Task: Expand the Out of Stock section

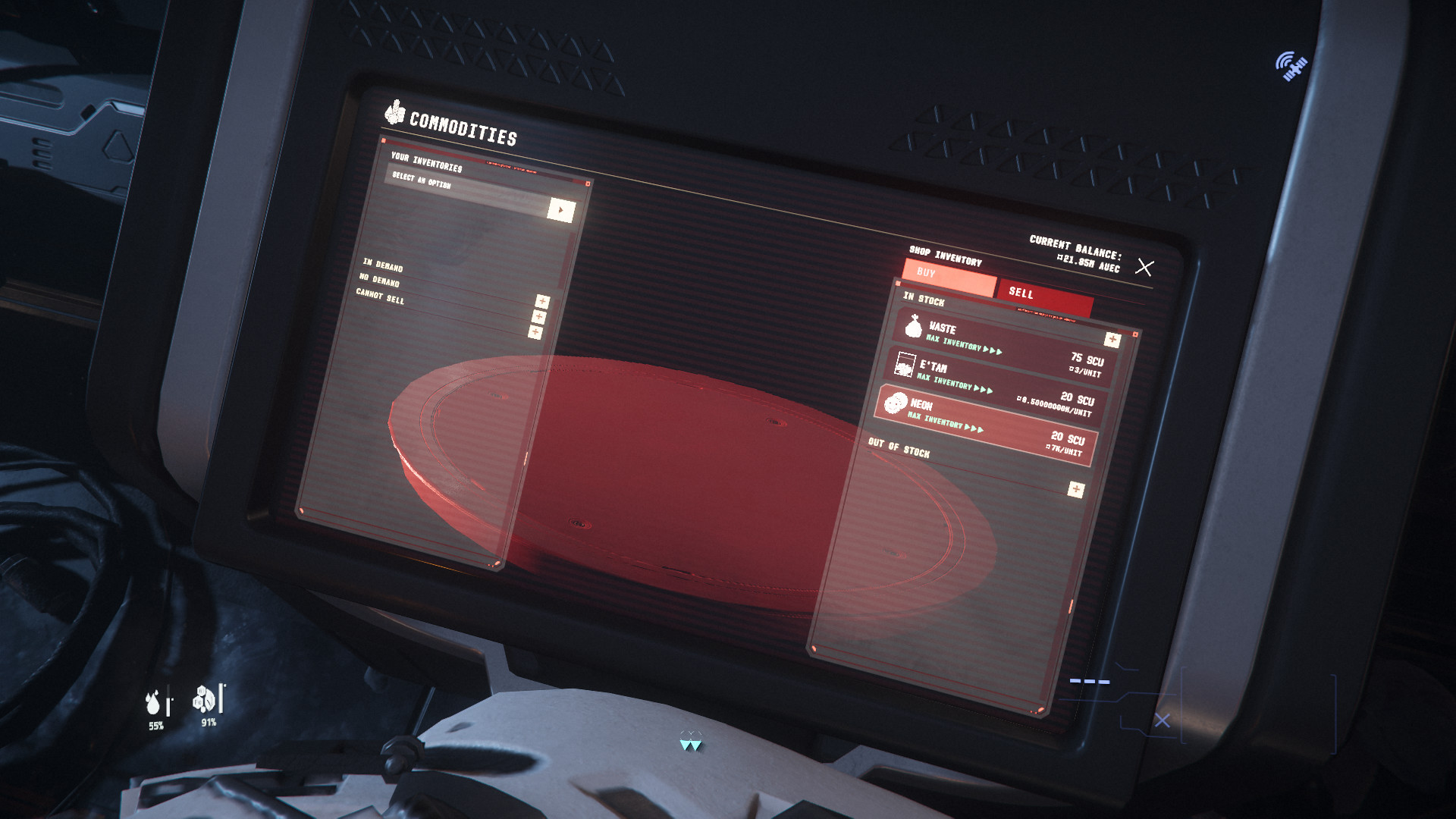Action: [1075, 489]
